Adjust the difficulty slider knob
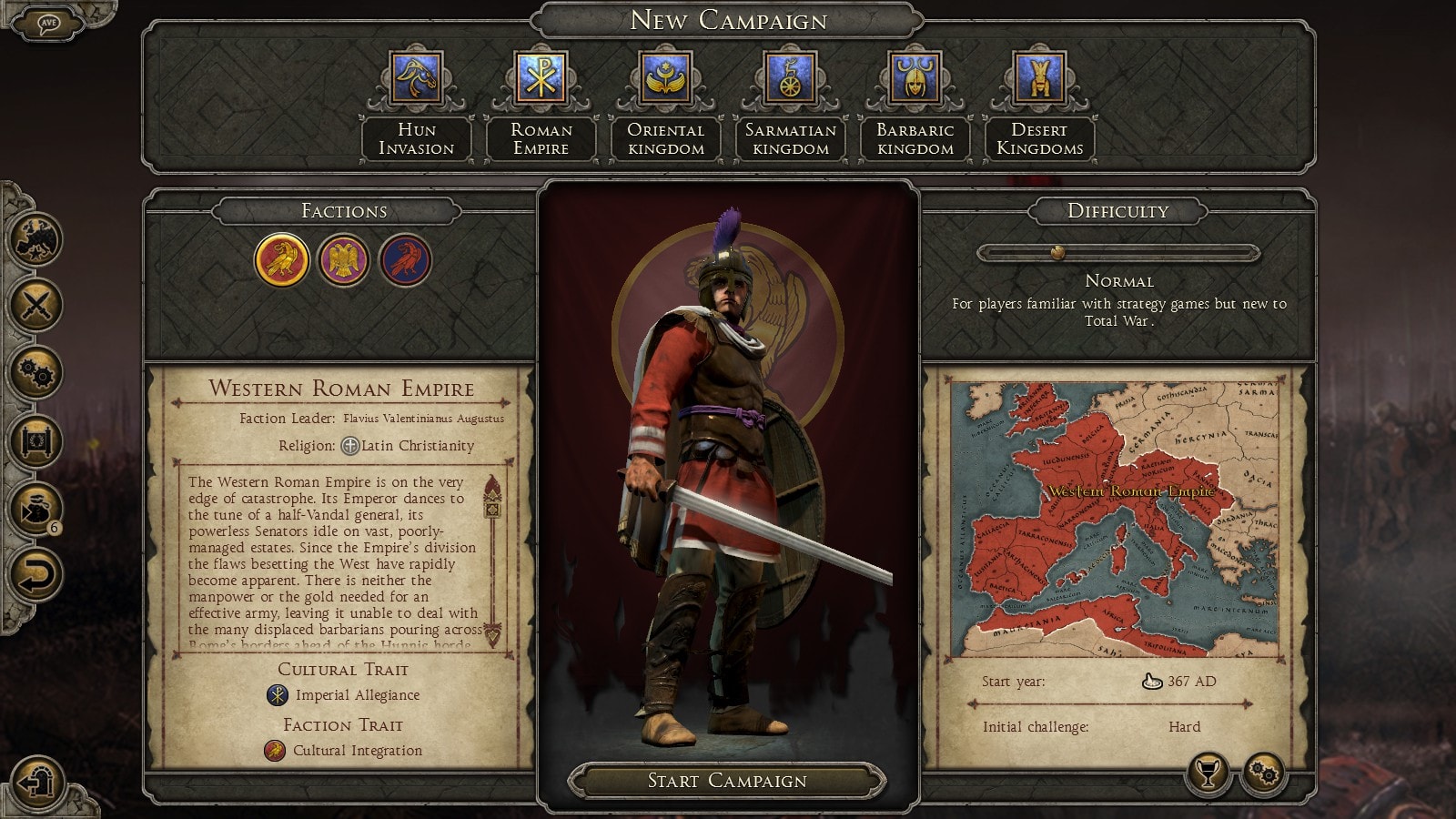This screenshot has width=1456, height=819. 1057,252
